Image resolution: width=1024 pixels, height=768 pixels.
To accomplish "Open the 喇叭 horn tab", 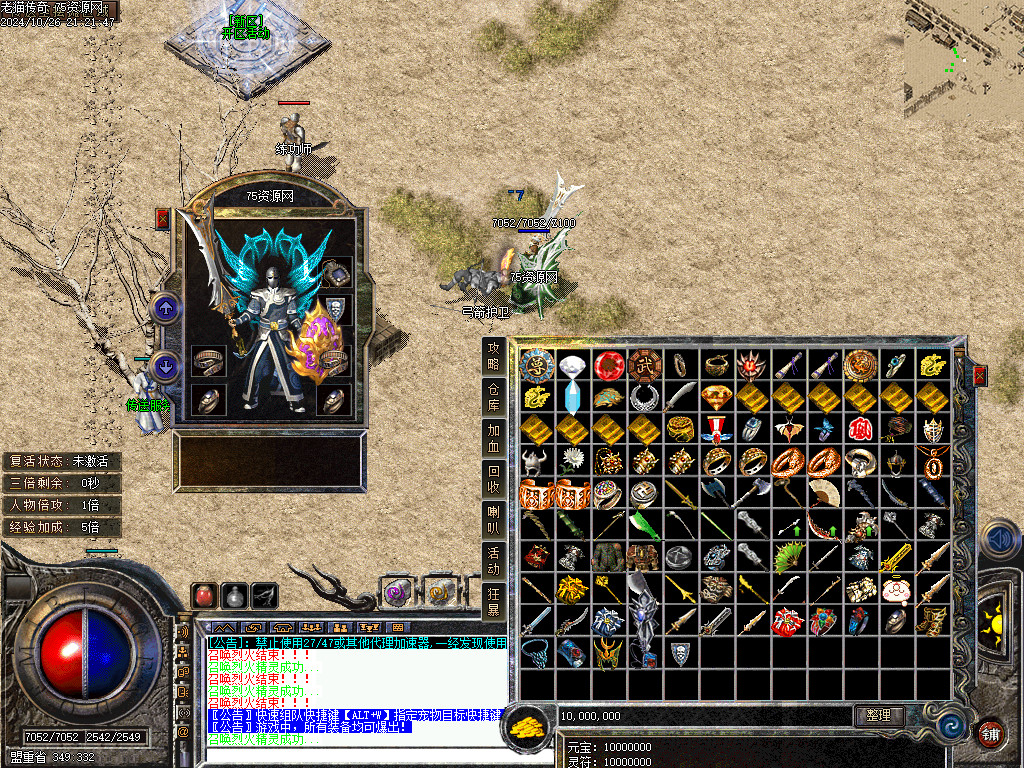I will 493,521.
